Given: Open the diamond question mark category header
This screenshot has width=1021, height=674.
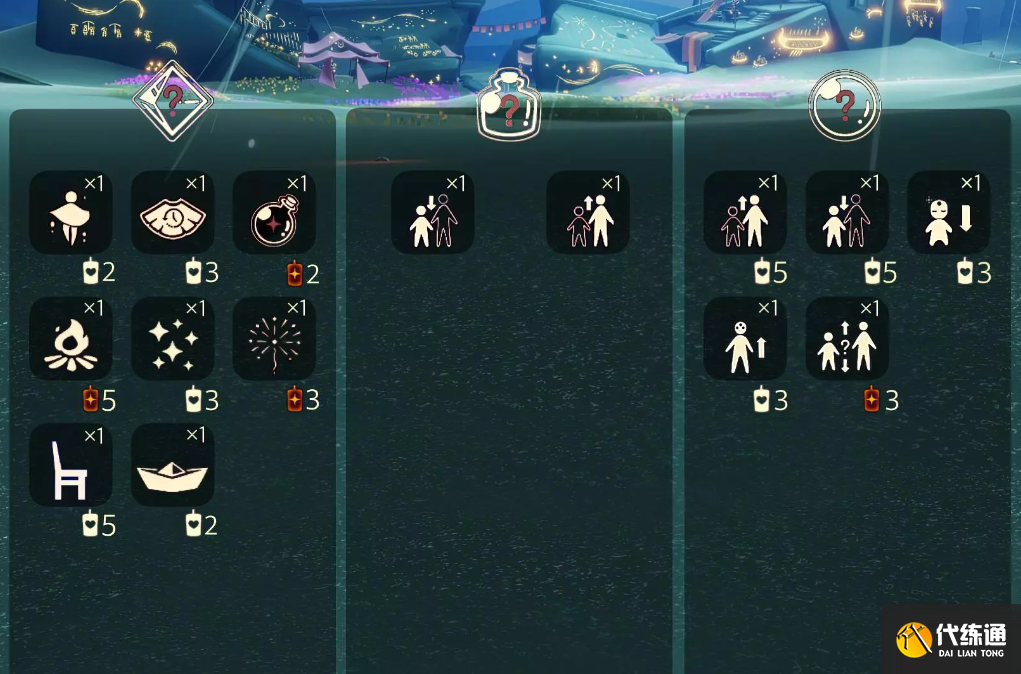Looking at the screenshot, I should [173, 101].
